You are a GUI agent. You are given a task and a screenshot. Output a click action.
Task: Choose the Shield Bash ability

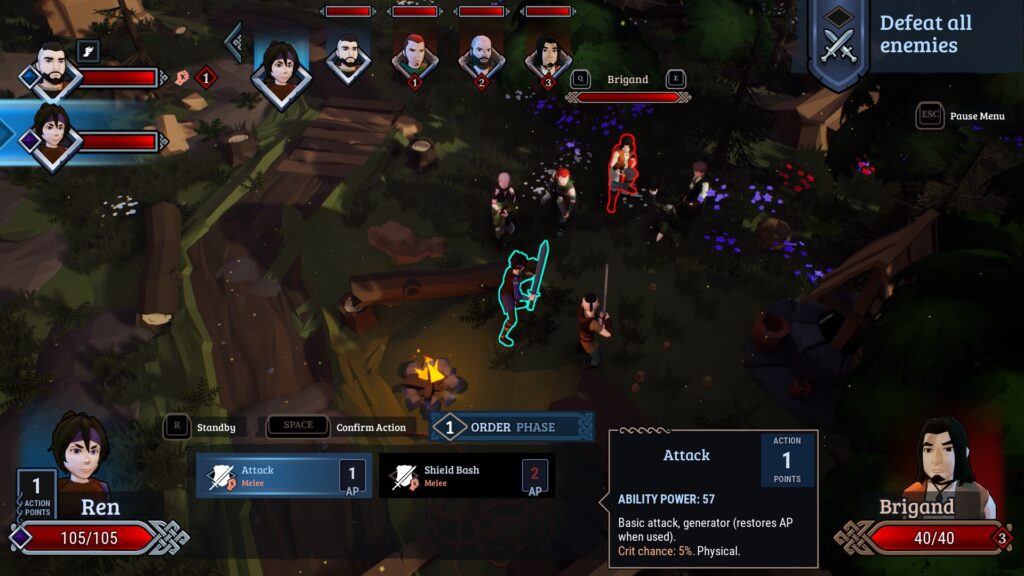466,476
